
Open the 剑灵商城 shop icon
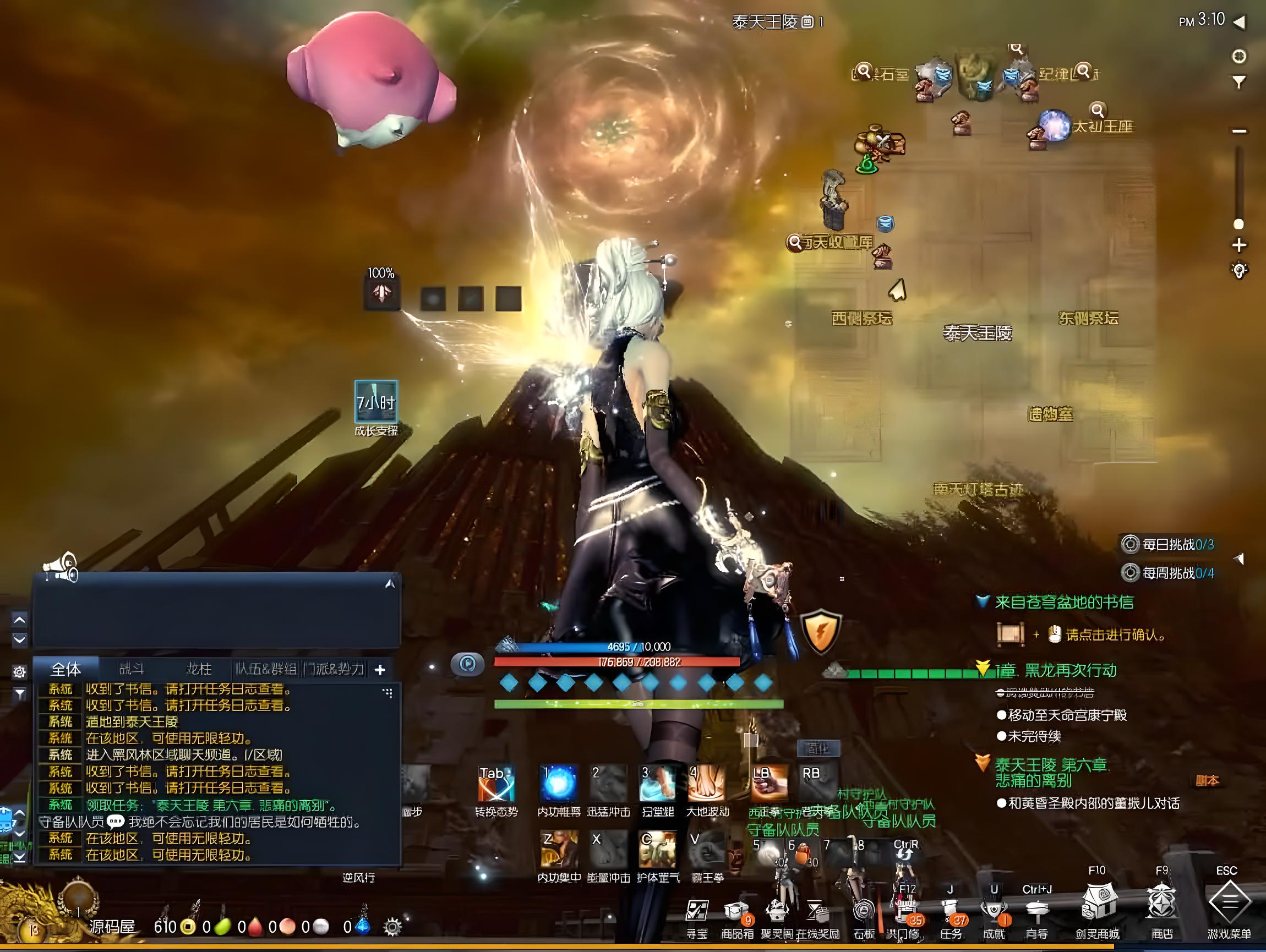click(1096, 904)
